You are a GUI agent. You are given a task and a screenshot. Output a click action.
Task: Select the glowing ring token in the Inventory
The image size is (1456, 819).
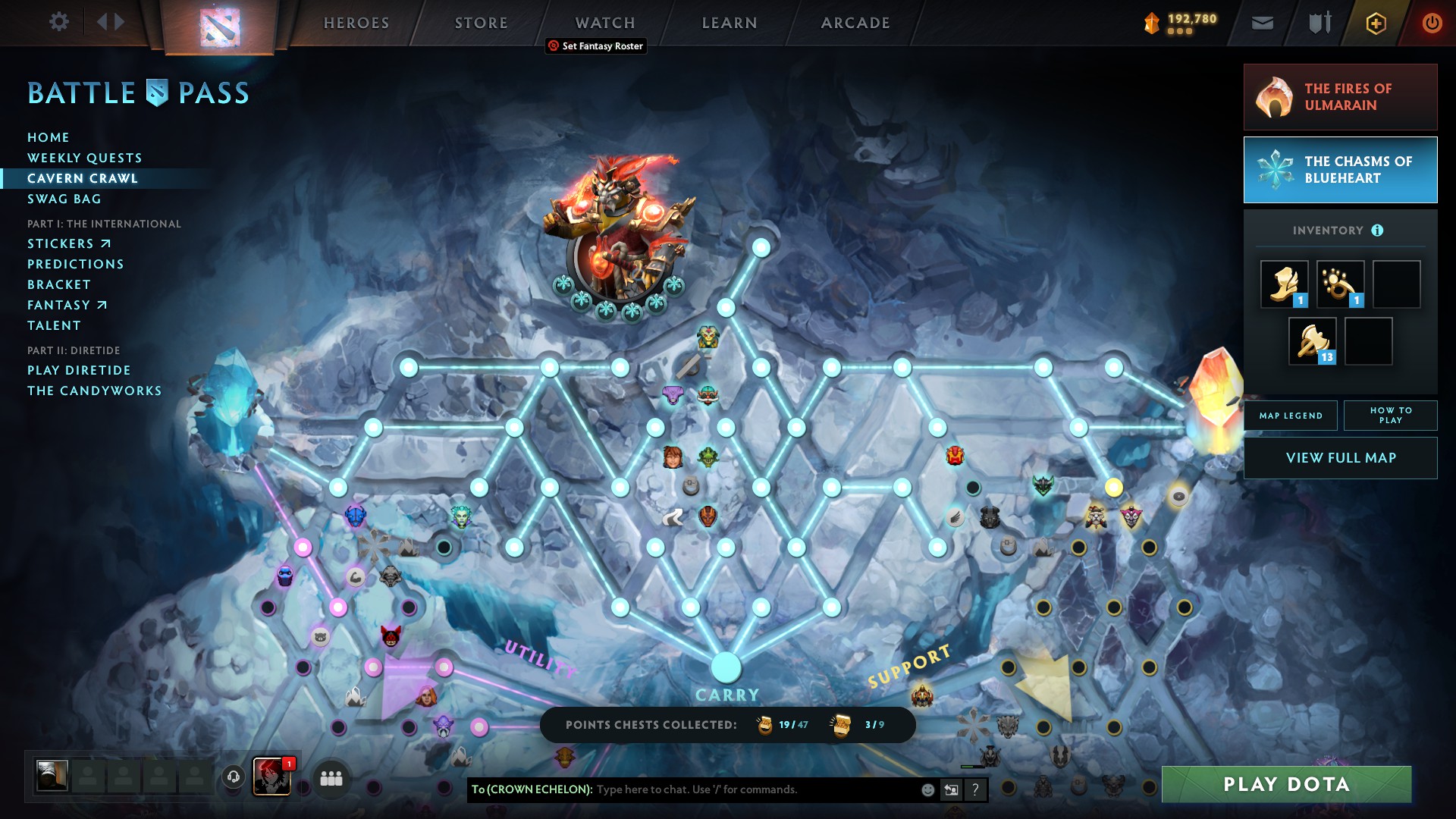point(1339,284)
